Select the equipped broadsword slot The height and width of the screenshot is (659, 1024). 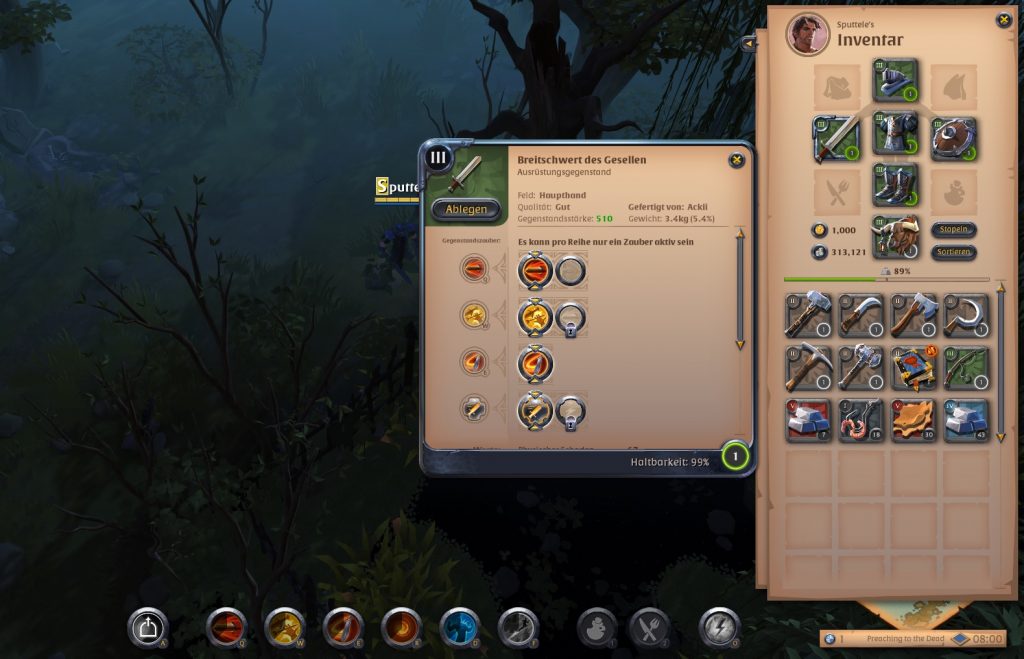837,138
